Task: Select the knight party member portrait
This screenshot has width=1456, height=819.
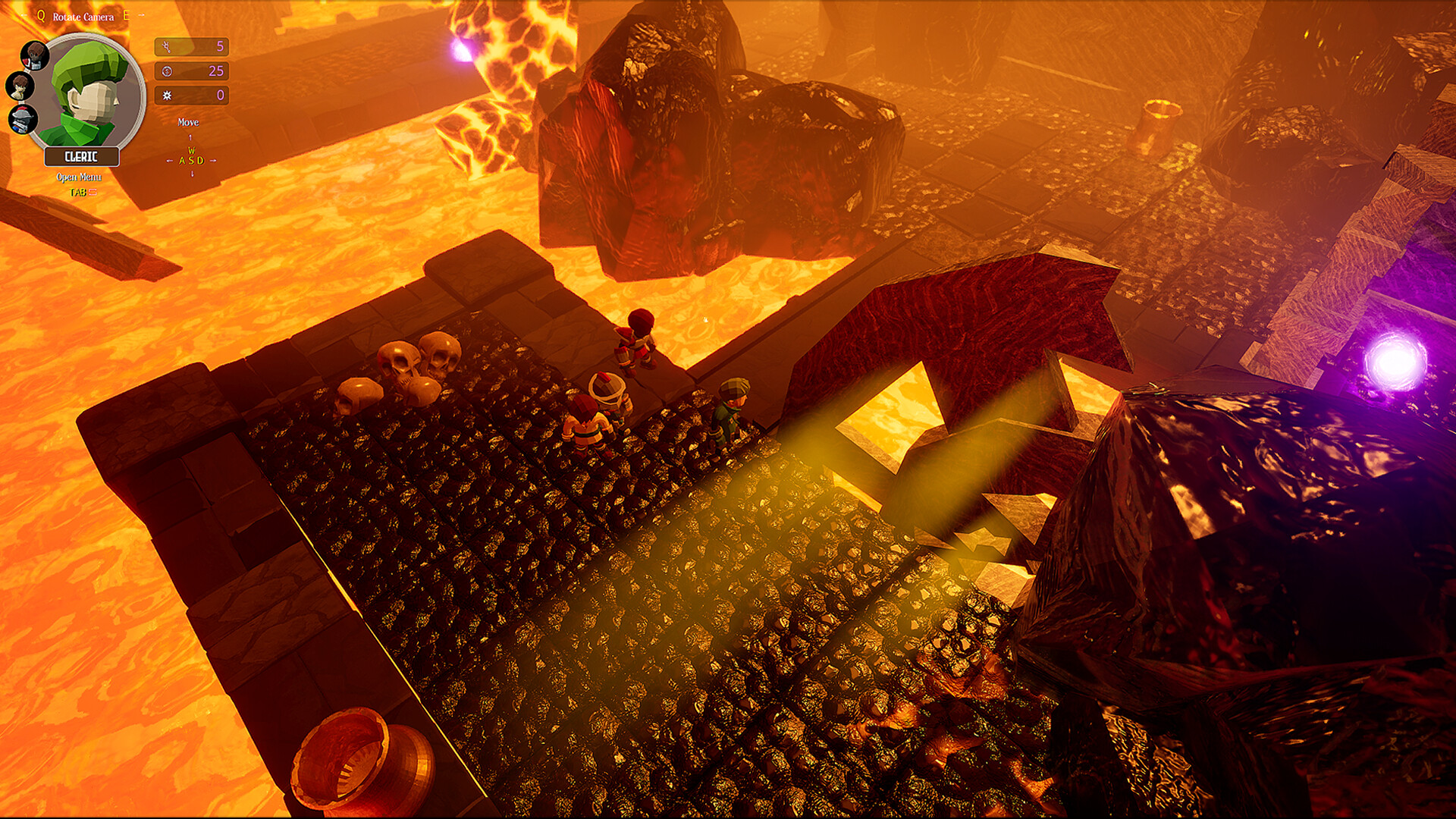Action: 20,119
